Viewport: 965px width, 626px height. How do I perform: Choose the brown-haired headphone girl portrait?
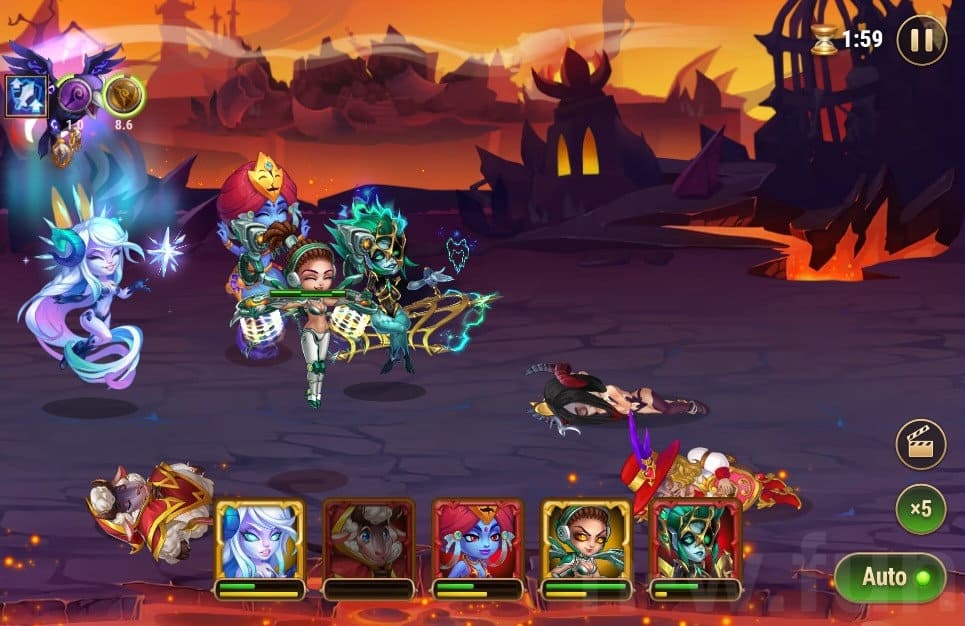click(x=586, y=540)
